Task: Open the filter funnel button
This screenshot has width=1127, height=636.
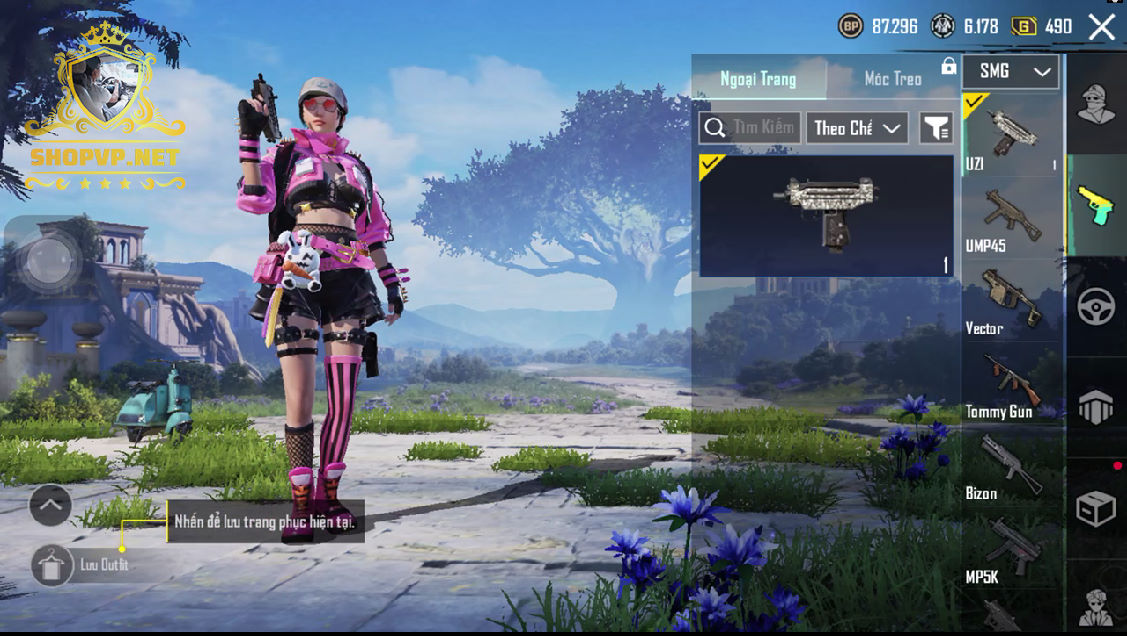Action: coord(936,127)
